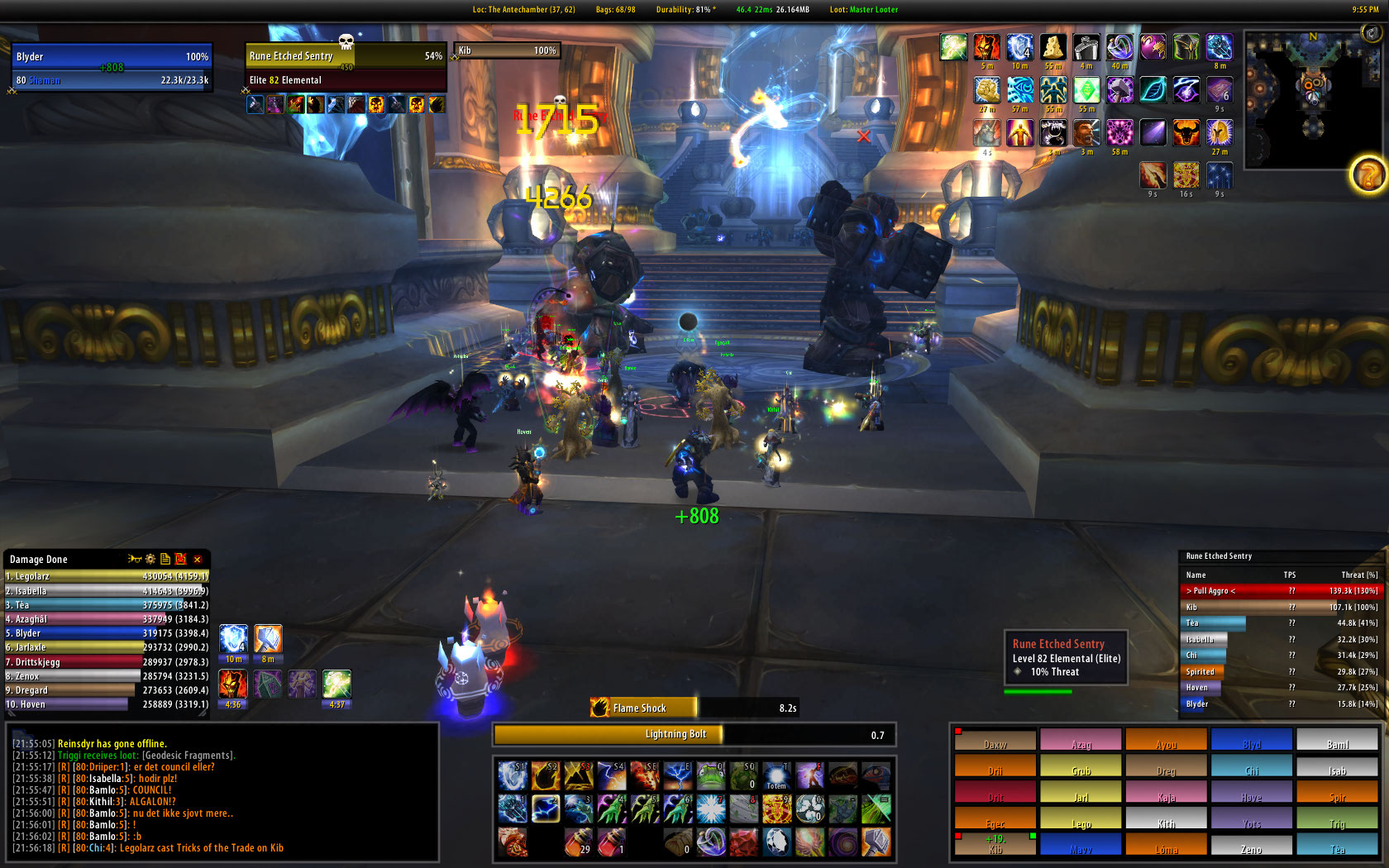Use the hammer icon in bottom bar

tap(876, 842)
